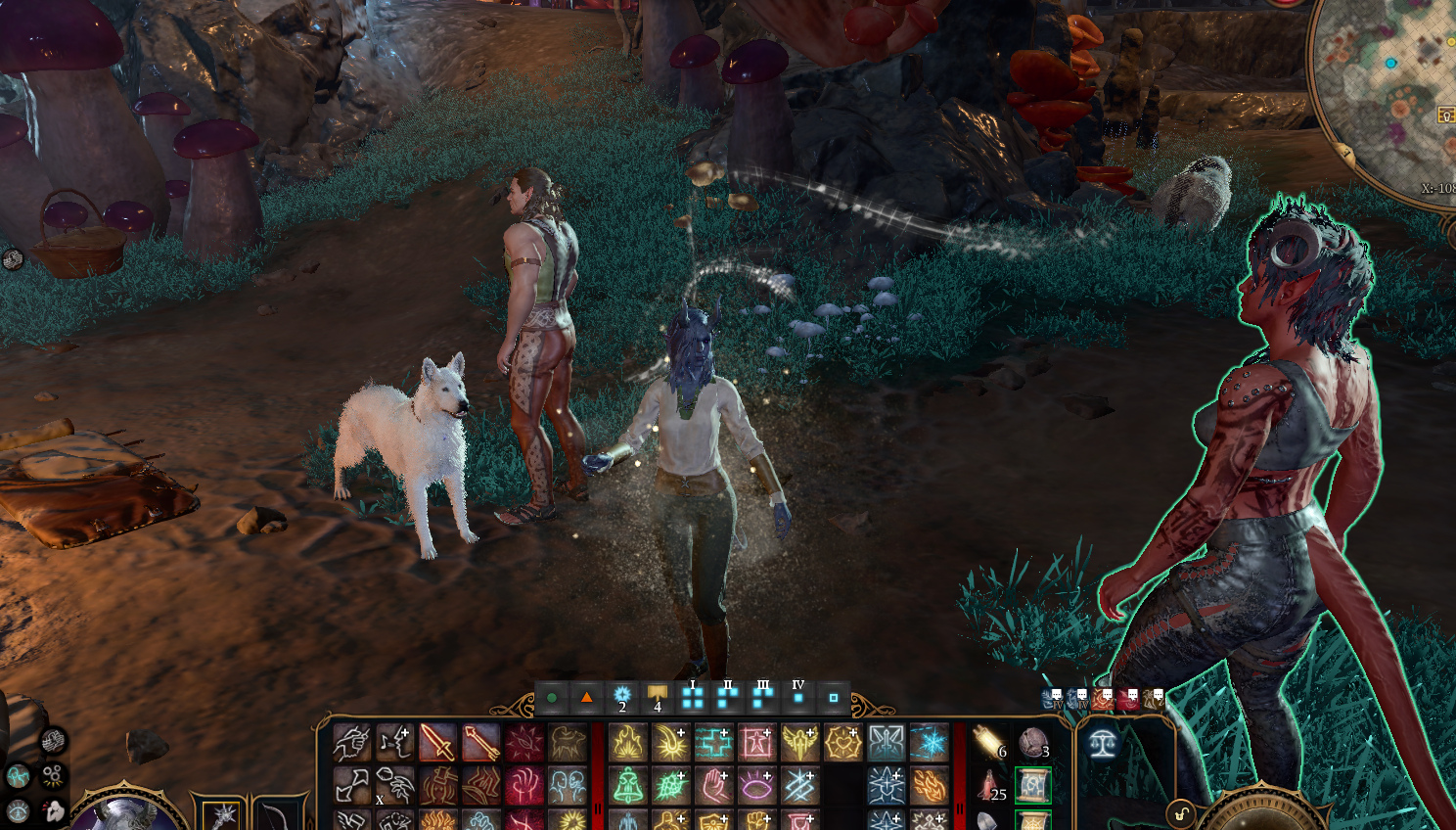Viewport: 1456px width, 830px height.
Task: Activate the golden winged figure spell
Action: click(799, 743)
